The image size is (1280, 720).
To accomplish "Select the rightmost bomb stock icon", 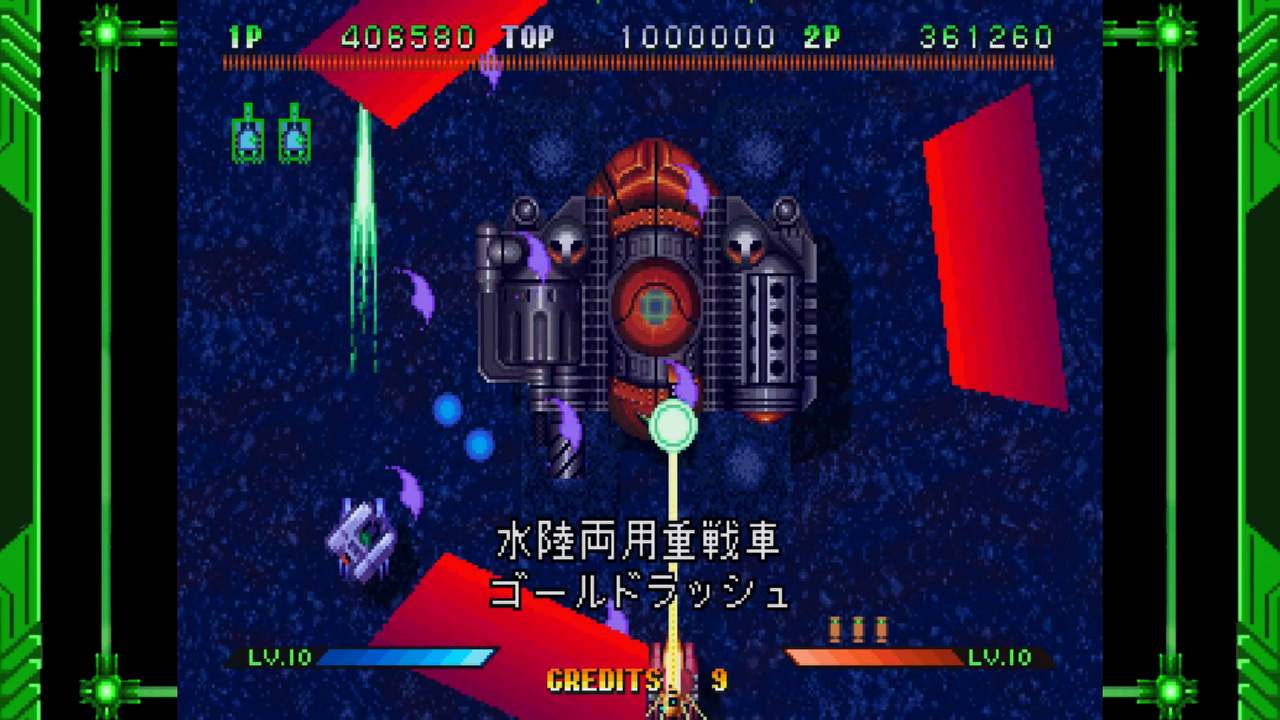I will click(882, 628).
